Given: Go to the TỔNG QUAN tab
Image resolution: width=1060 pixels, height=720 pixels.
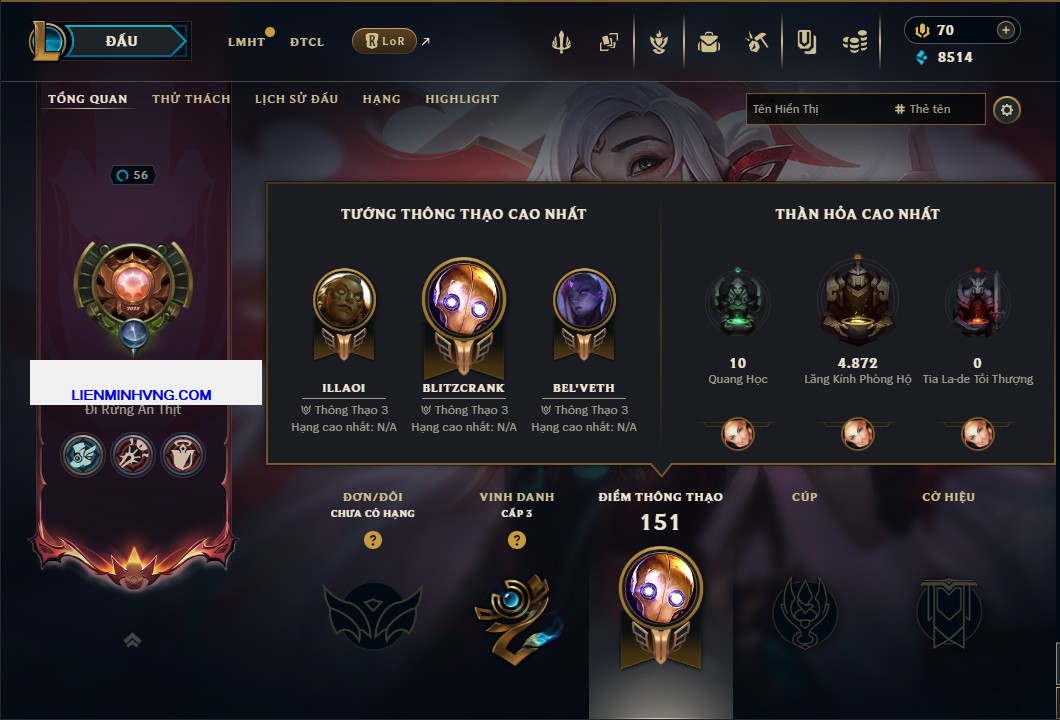Looking at the screenshot, I should [88, 99].
